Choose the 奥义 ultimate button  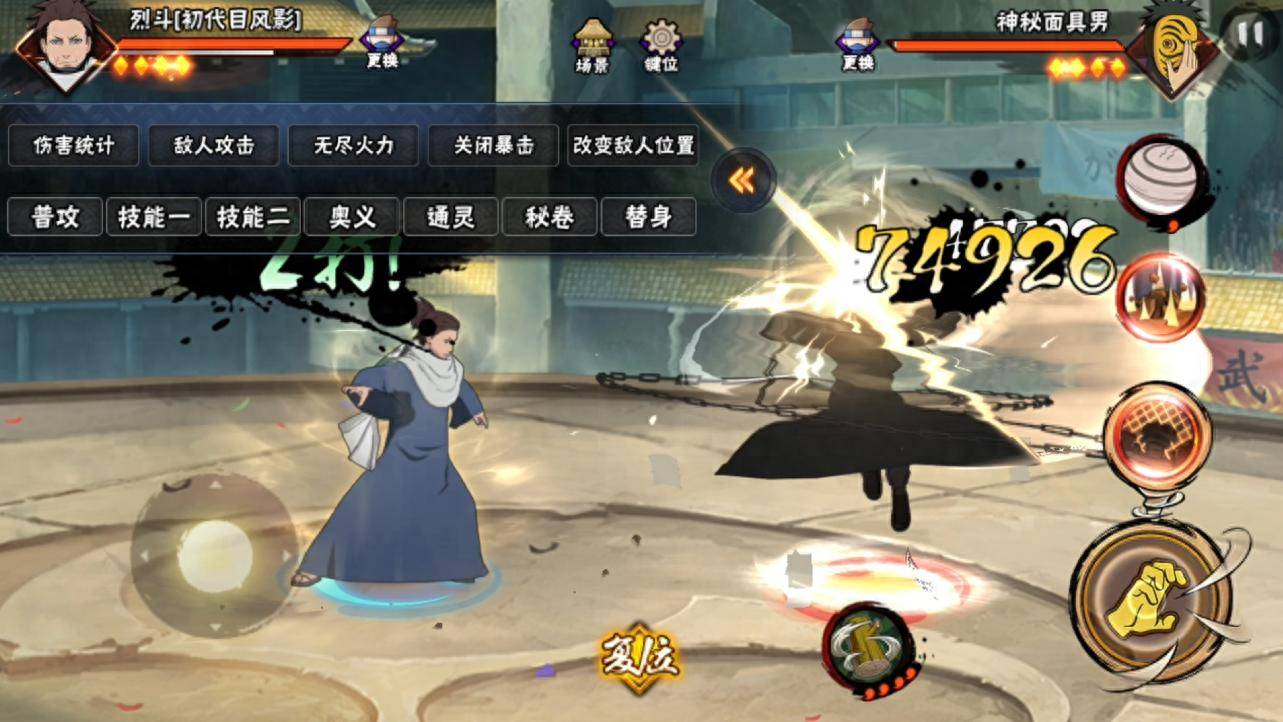tap(352, 217)
